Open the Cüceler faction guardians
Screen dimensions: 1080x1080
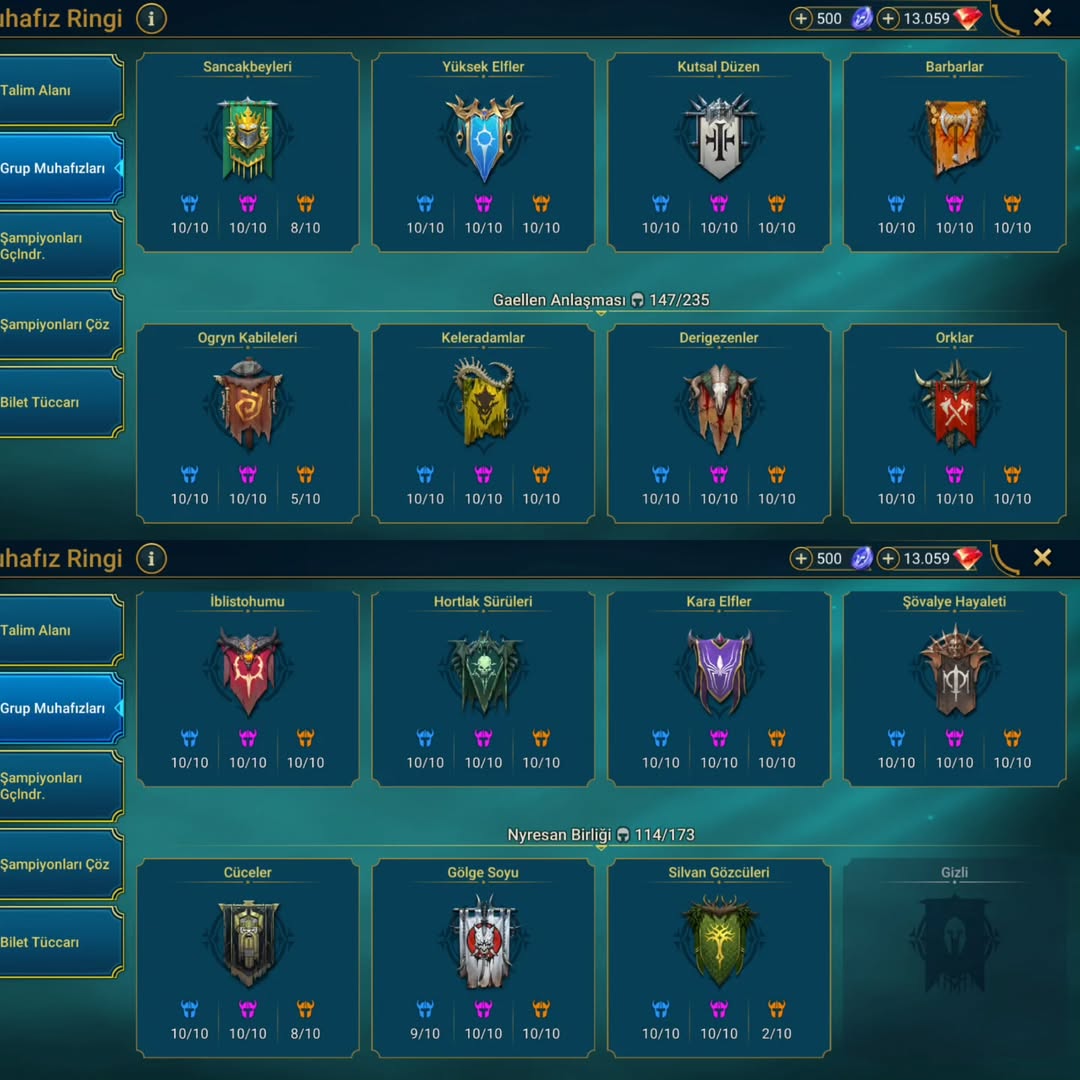[x=247, y=945]
